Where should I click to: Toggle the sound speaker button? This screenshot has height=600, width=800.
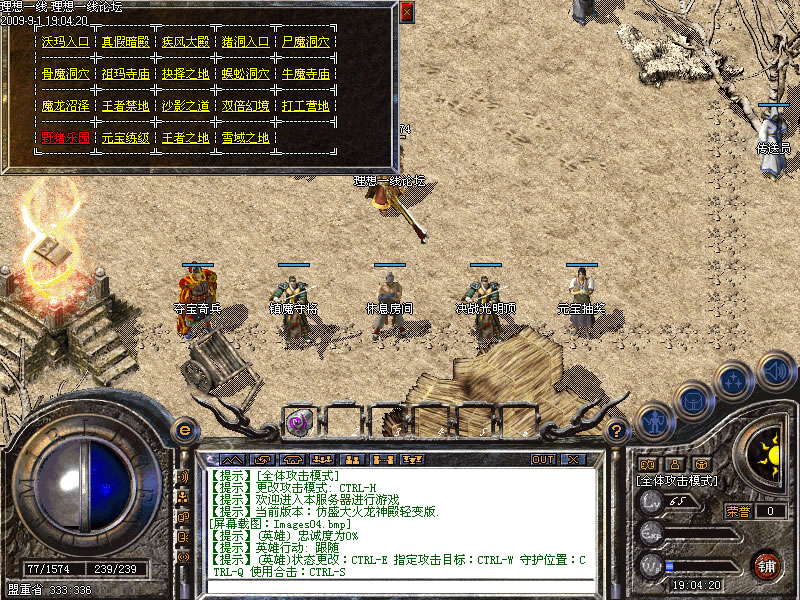(x=775, y=371)
